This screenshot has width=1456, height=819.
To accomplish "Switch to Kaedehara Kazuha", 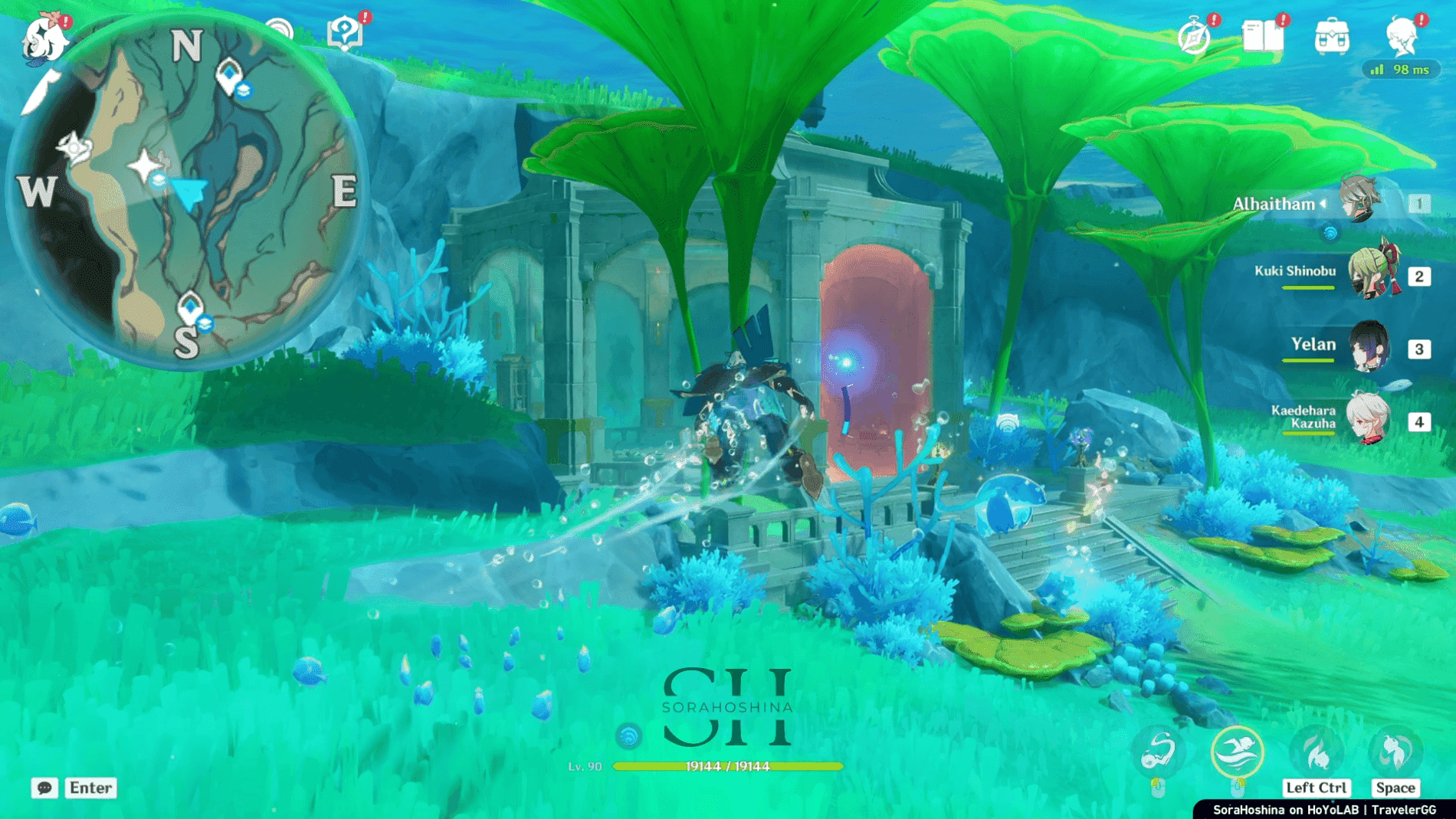I will click(x=1367, y=419).
